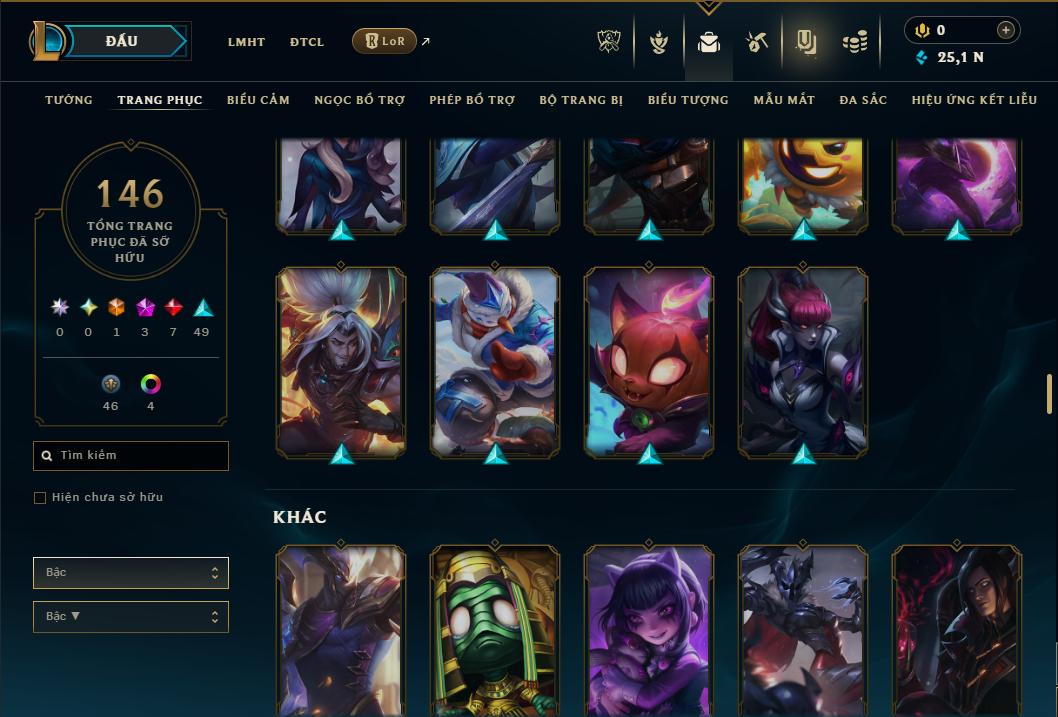Launch the LoR external link button
1058x717 pixels.
tap(384, 41)
